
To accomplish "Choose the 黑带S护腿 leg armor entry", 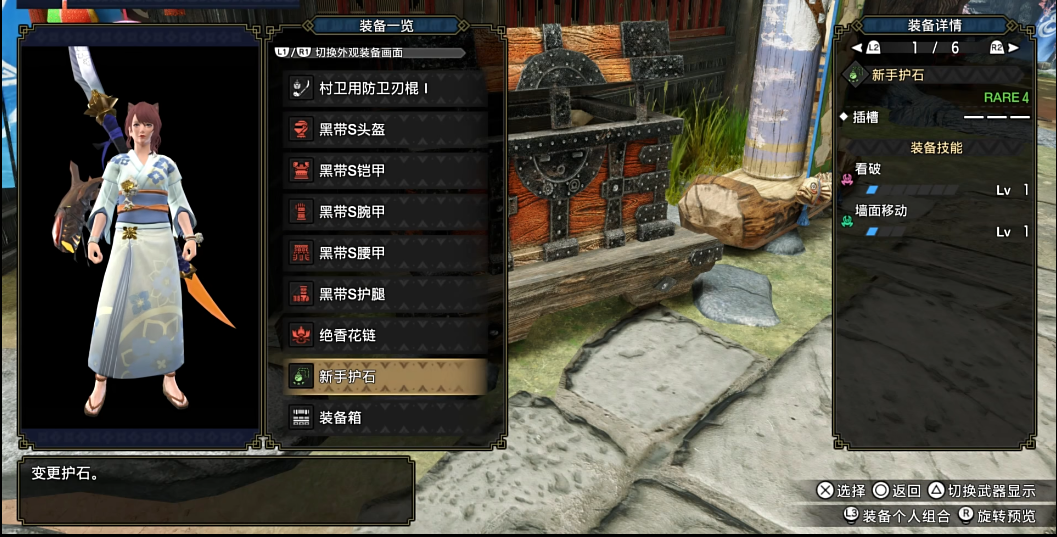I will tap(385, 294).
